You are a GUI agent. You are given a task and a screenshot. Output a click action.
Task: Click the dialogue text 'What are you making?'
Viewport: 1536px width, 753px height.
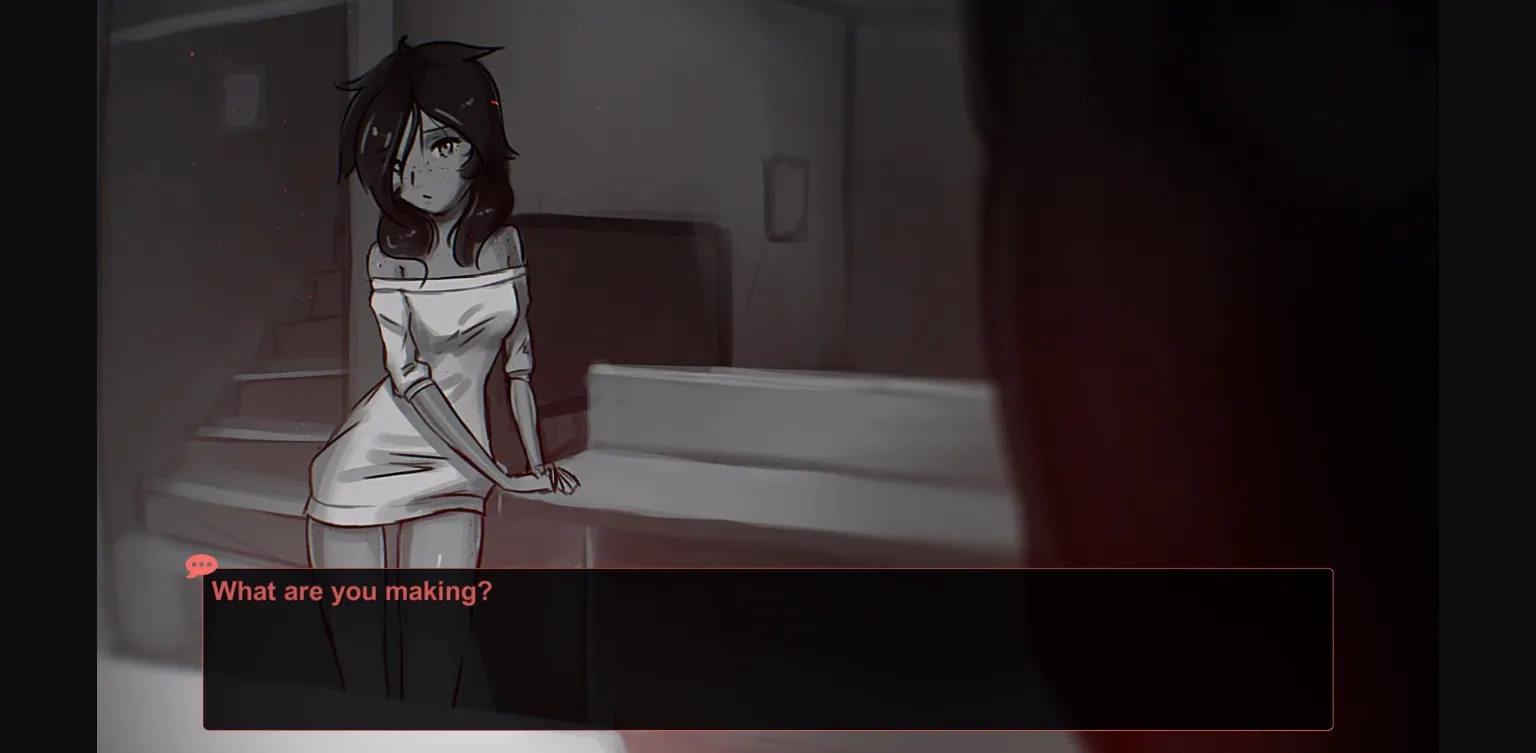351,591
